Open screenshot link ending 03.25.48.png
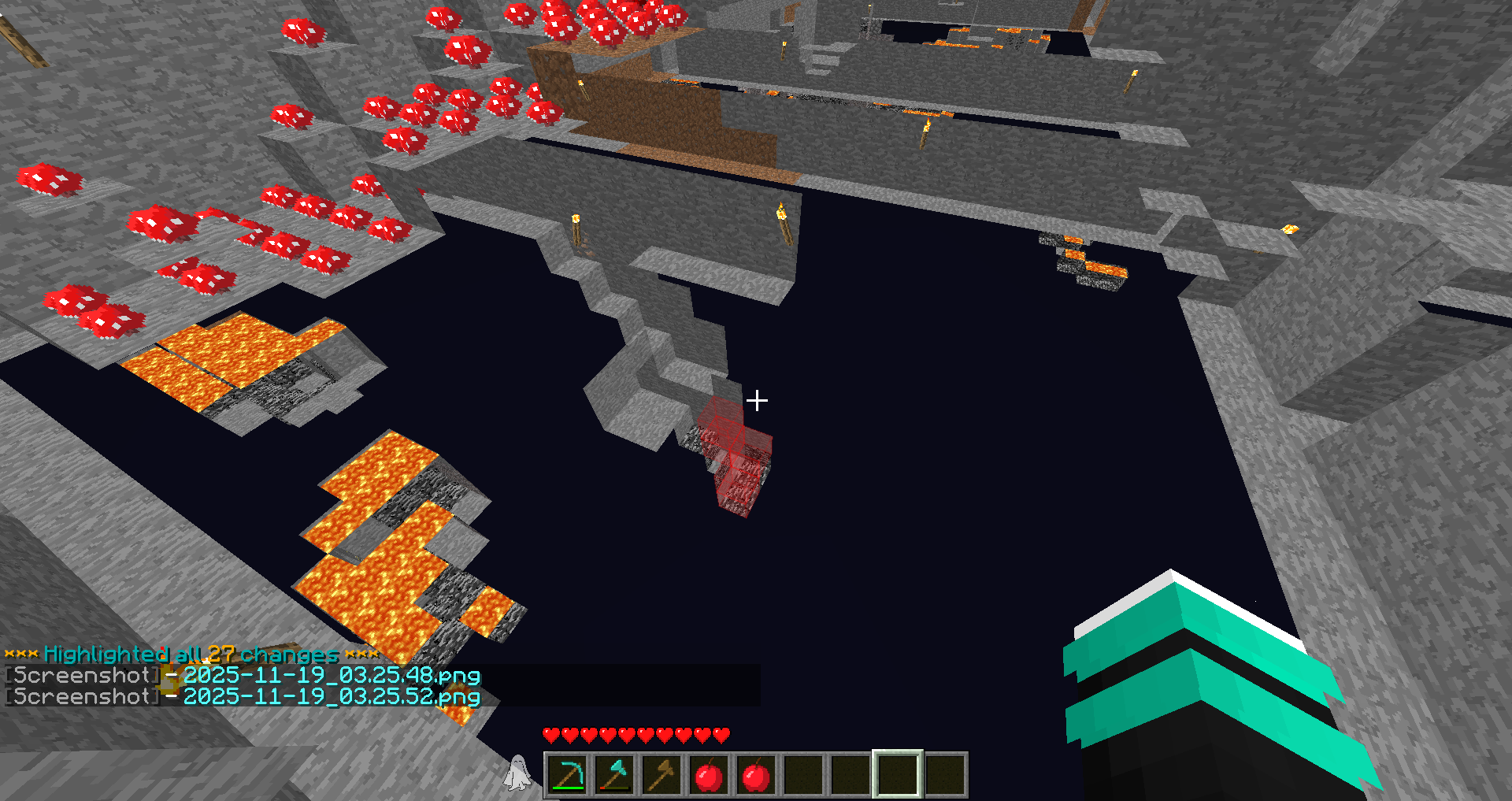Screen dimensions: 1512x801 tap(331, 676)
